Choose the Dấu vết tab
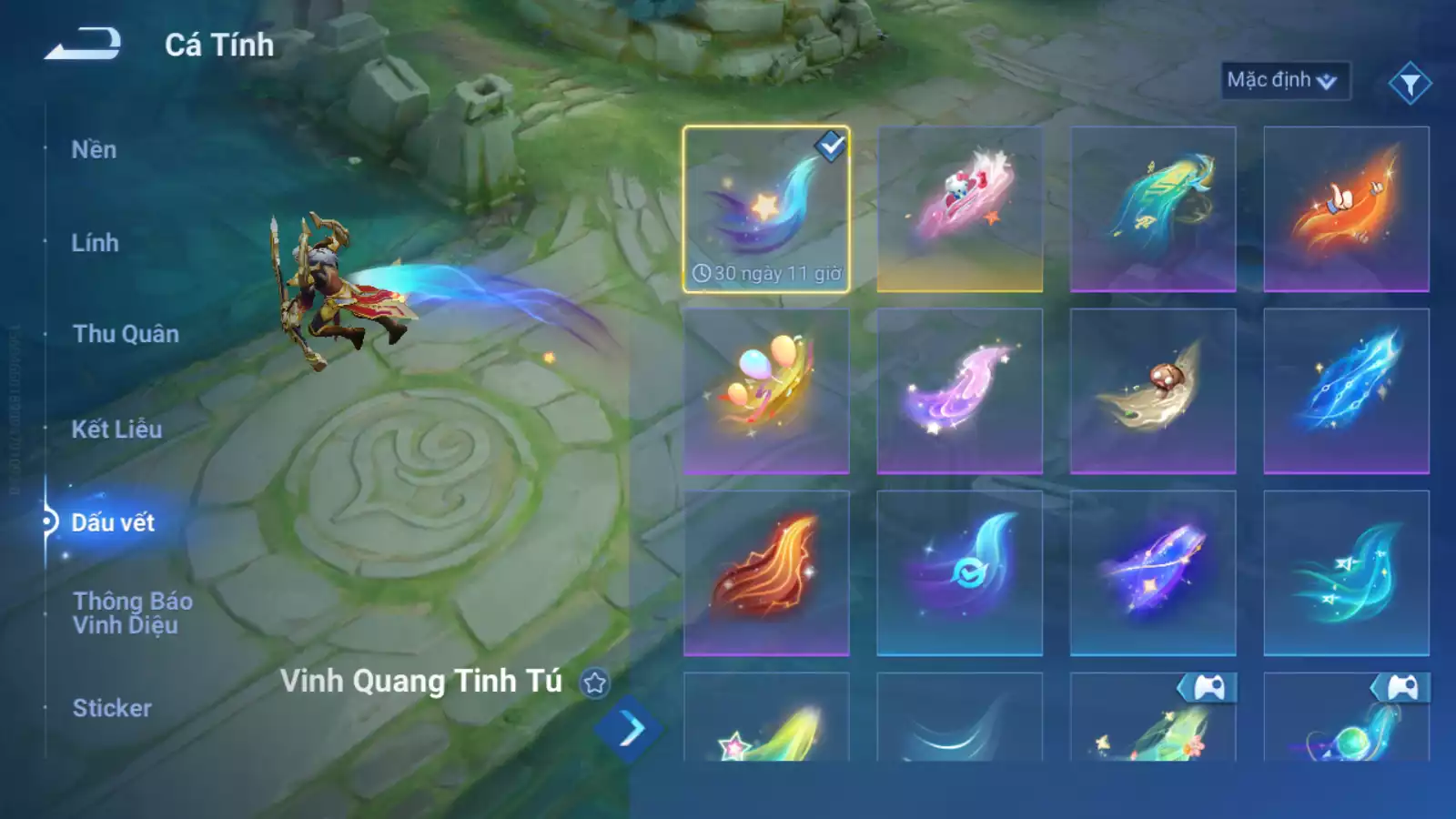The width and height of the screenshot is (1456, 819). 113,522
